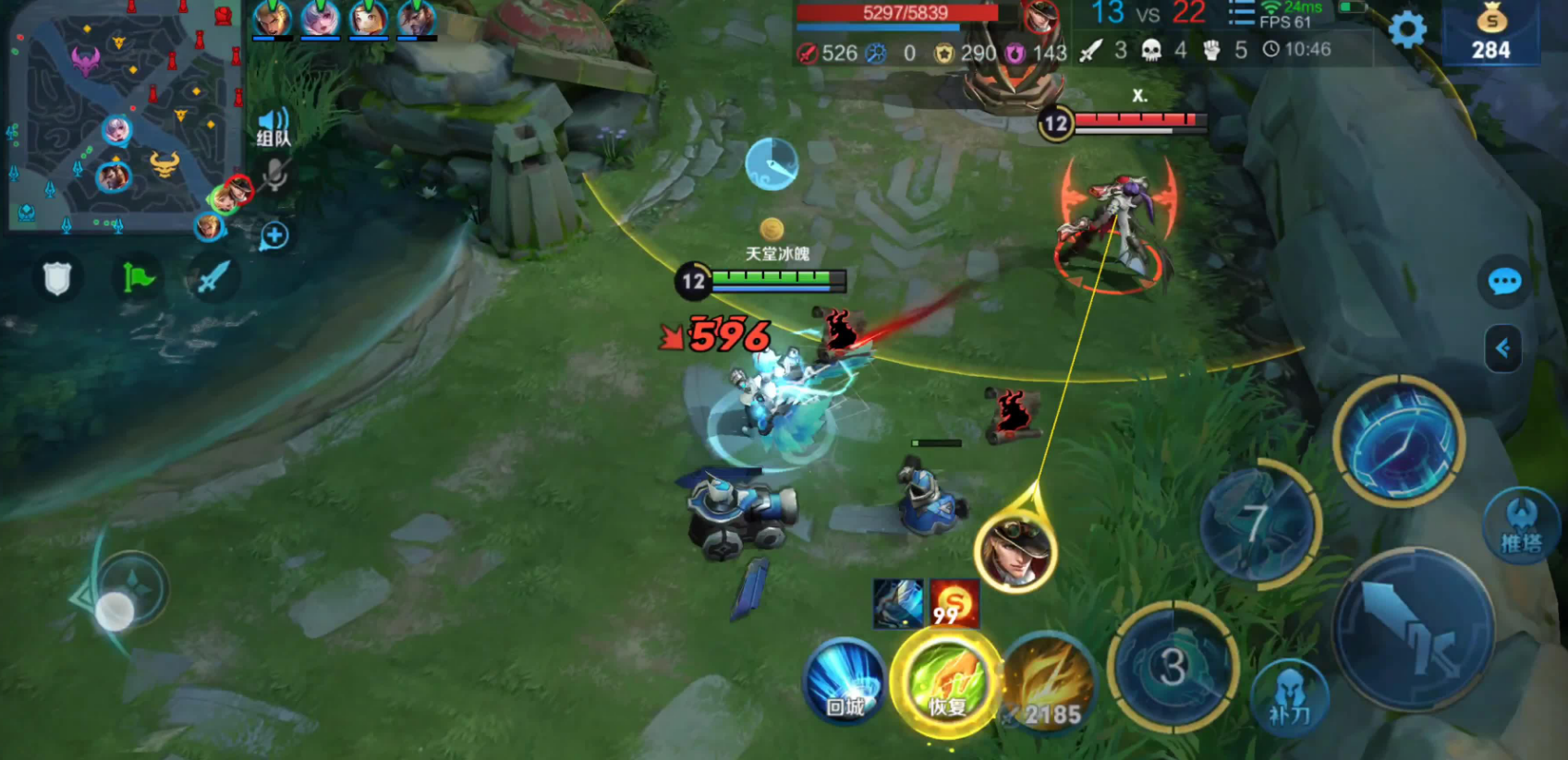Target the enemy hero portrait indicator
Image resolution: width=1568 pixels, height=760 pixels.
(1015, 551)
